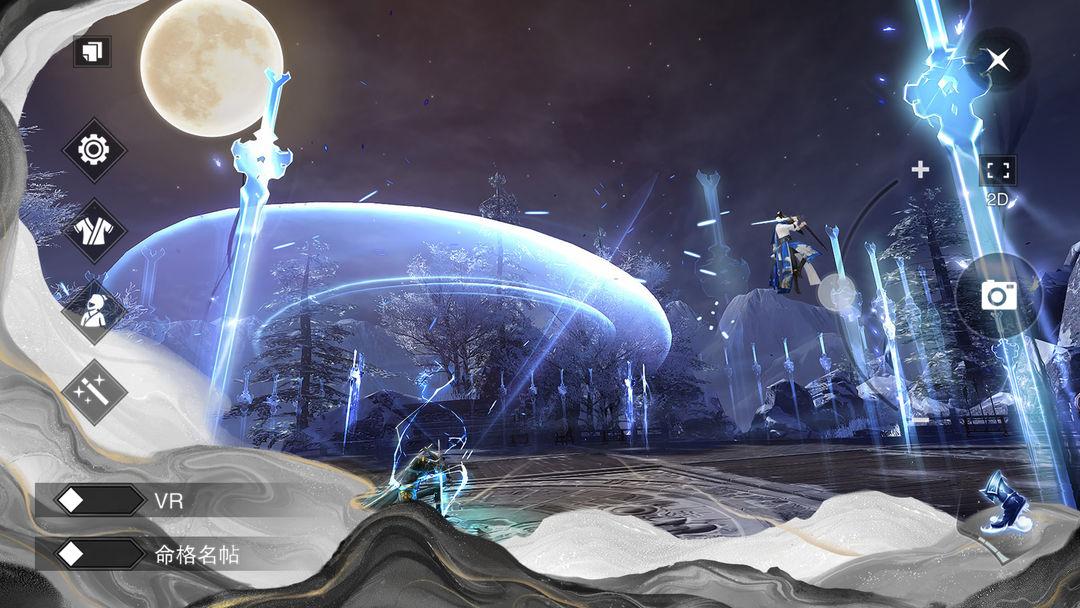Open the outfit robe icon
The width and height of the screenshot is (1080, 608).
pos(94,231)
